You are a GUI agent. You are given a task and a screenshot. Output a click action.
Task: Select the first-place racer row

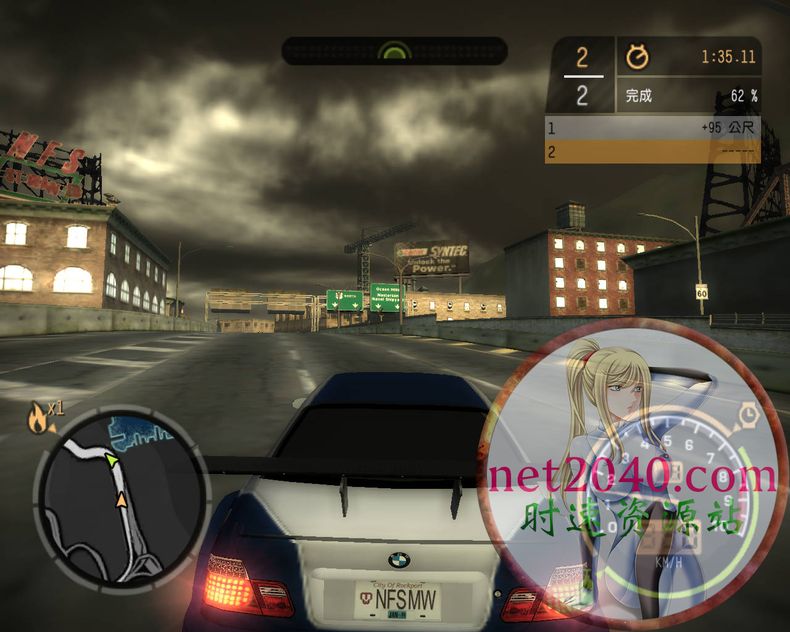click(x=652, y=128)
